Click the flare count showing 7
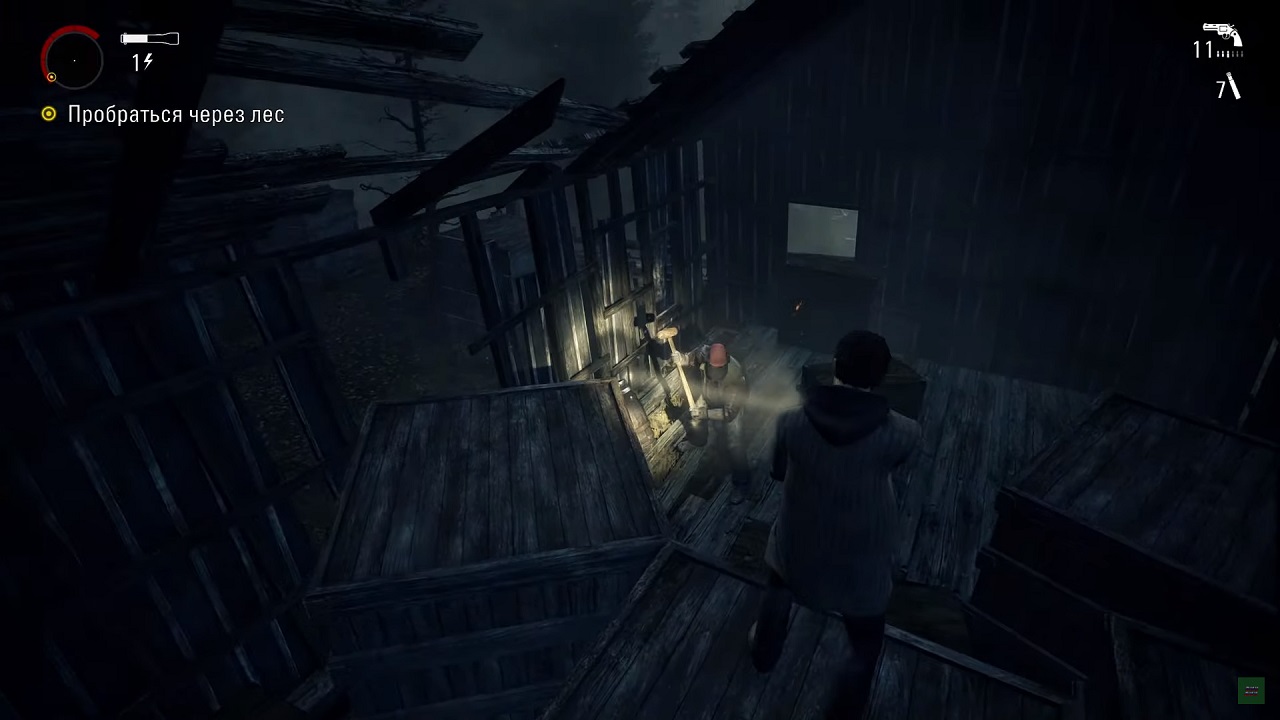The width and height of the screenshot is (1280, 720). pyautogui.click(x=1218, y=88)
